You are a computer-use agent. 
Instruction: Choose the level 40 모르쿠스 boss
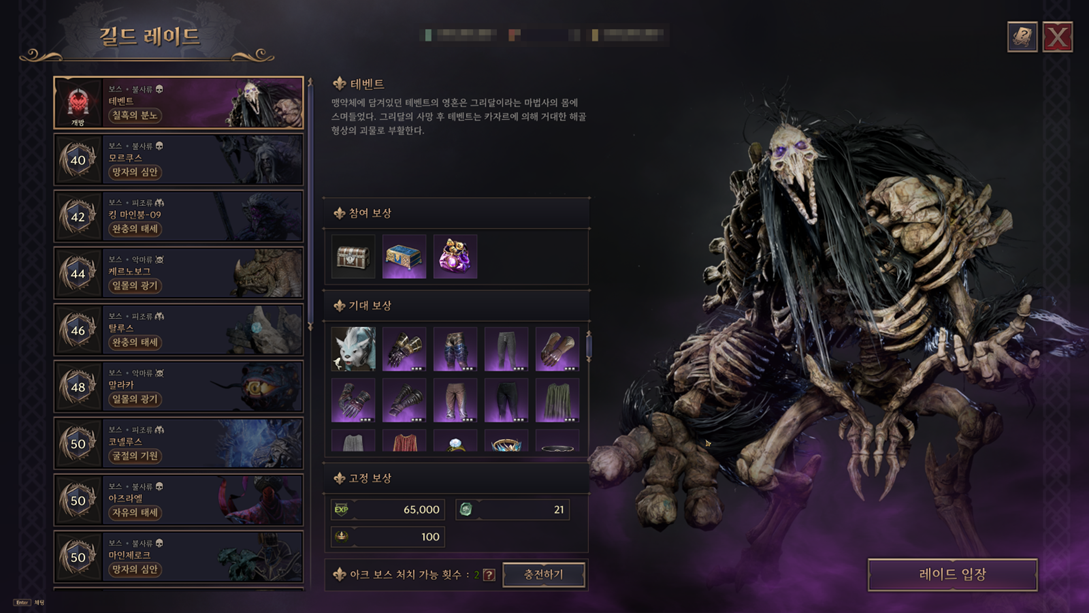click(x=179, y=160)
